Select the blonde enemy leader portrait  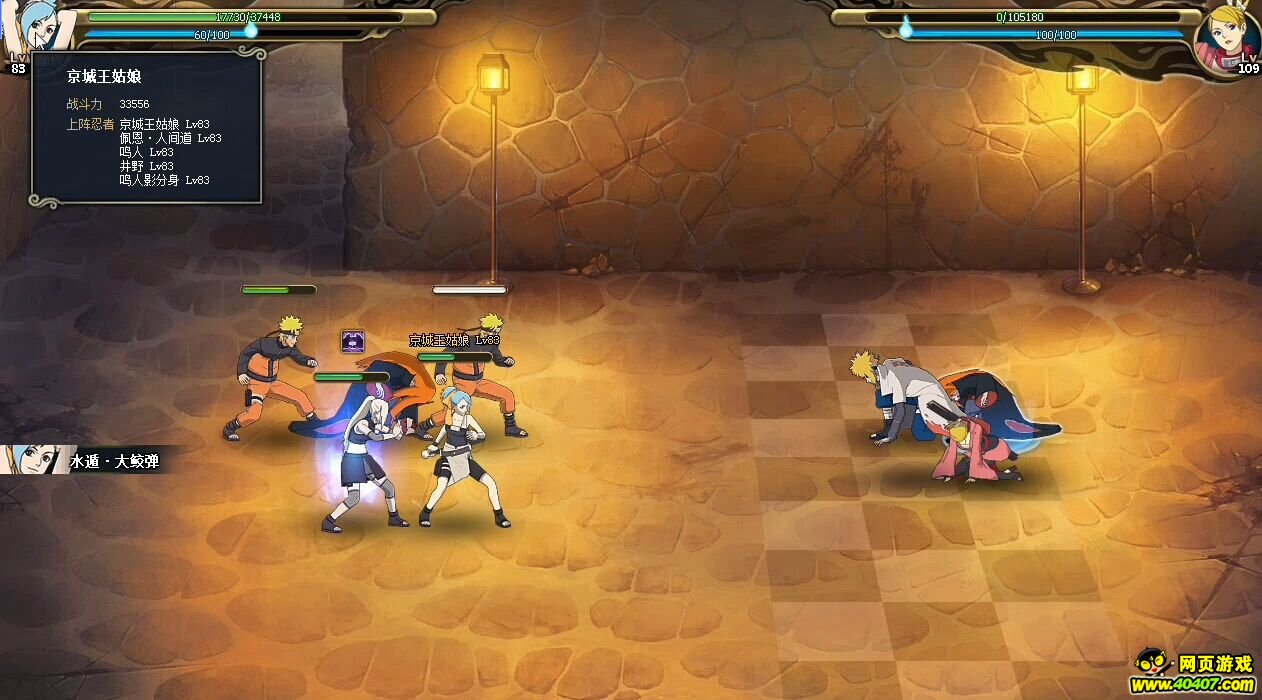[1225, 38]
